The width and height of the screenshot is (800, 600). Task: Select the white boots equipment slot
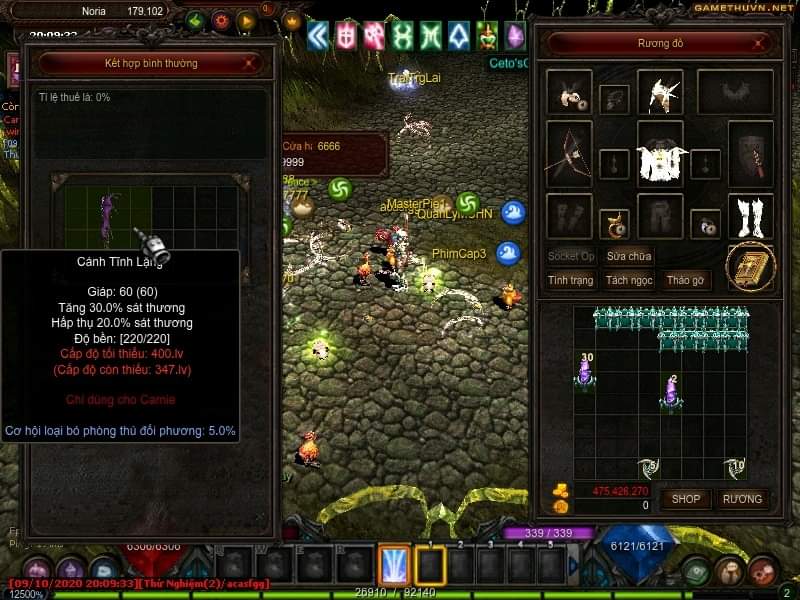(751, 216)
